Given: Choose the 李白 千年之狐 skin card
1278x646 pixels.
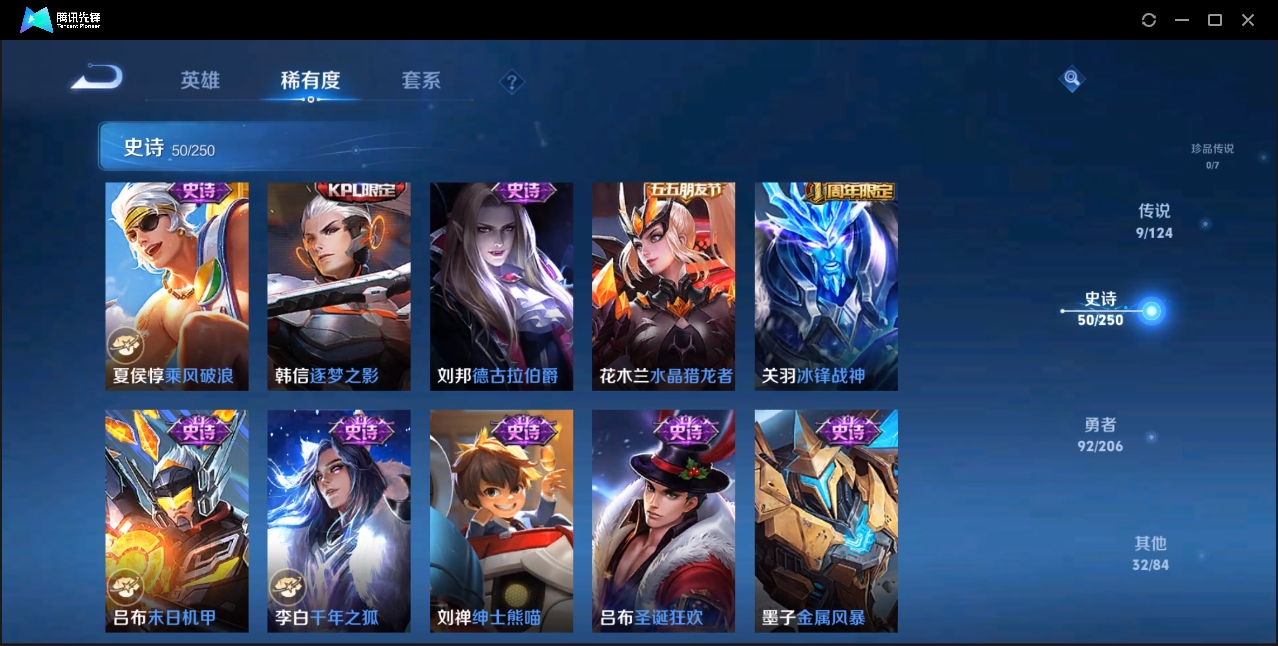Looking at the screenshot, I should pyautogui.click(x=339, y=520).
